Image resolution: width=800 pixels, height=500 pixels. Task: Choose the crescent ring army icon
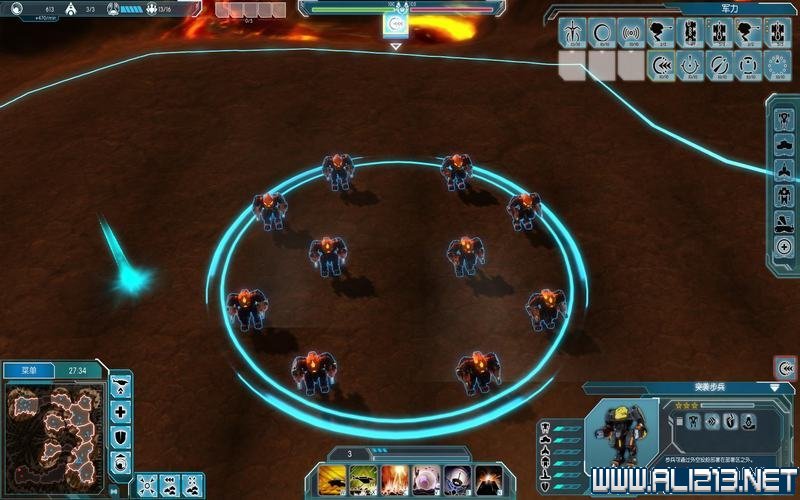[602, 33]
